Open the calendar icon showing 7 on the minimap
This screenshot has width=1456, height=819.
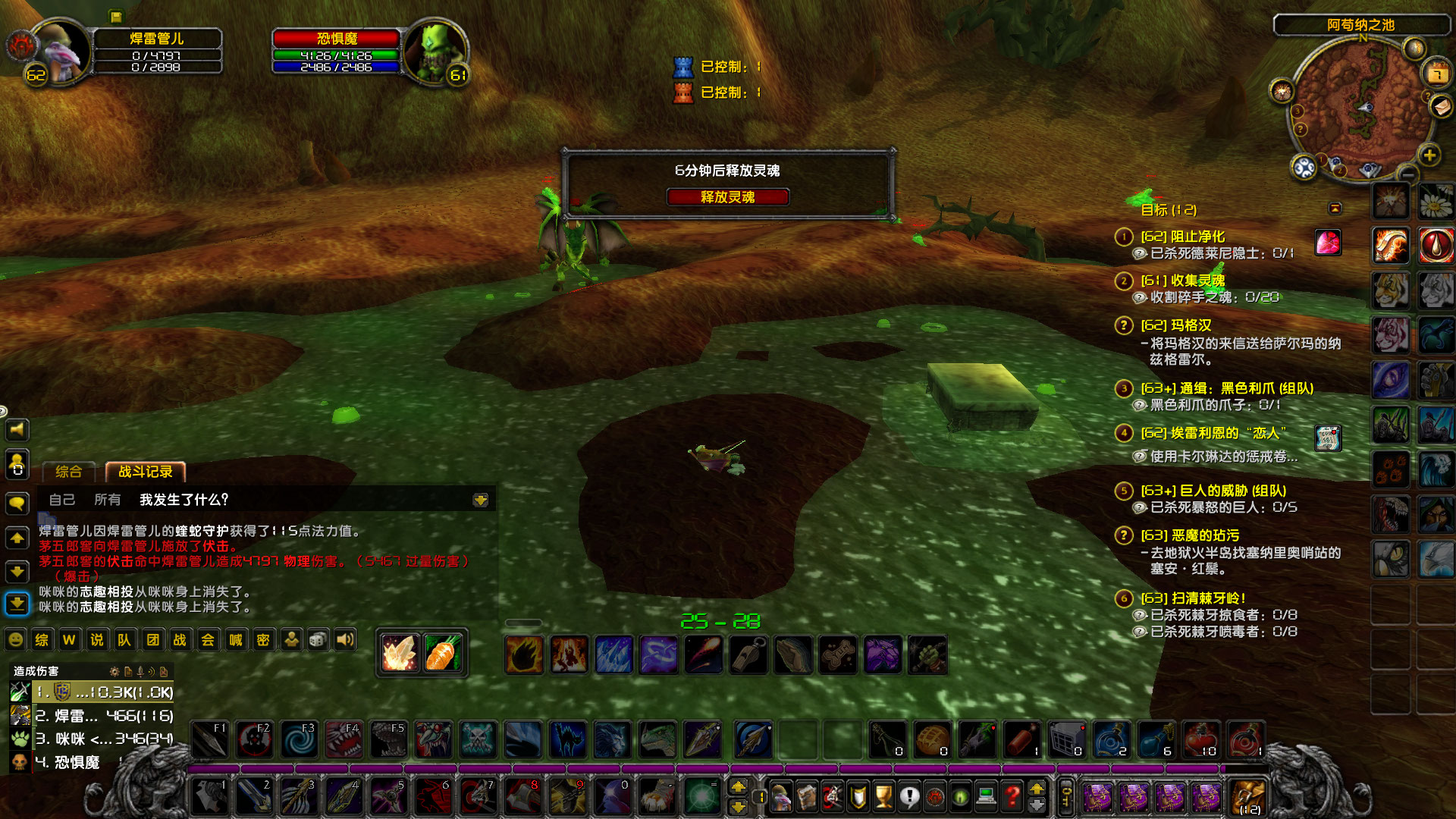point(1437,73)
